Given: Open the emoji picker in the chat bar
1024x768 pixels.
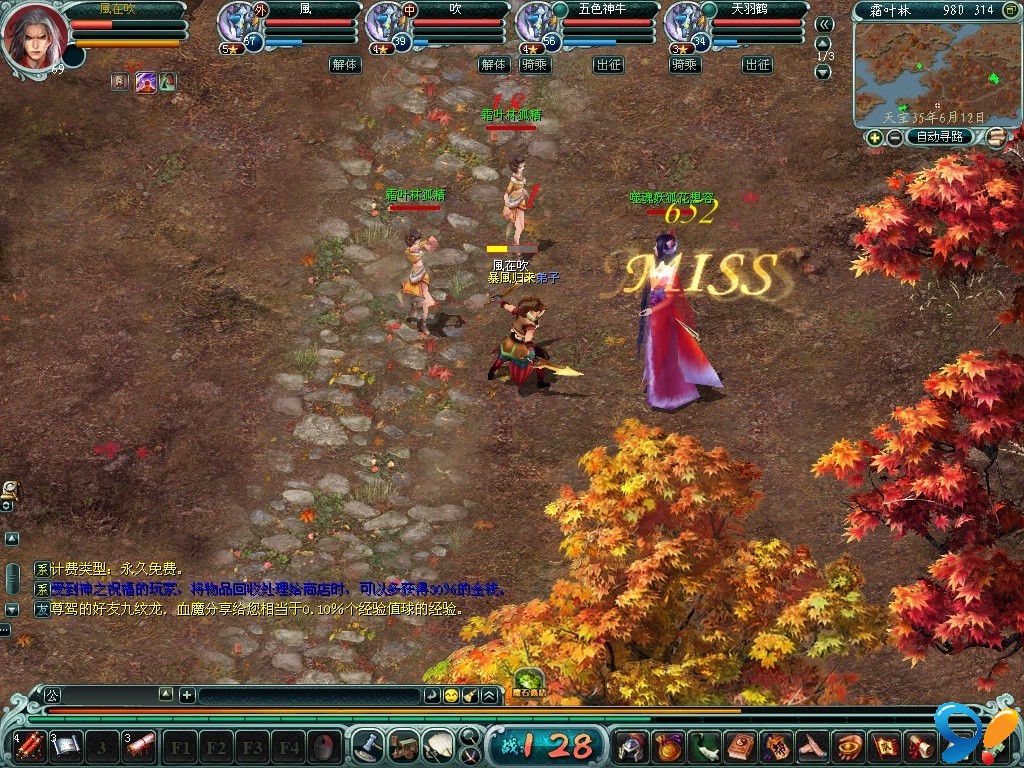Looking at the screenshot, I should coord(451,695).
